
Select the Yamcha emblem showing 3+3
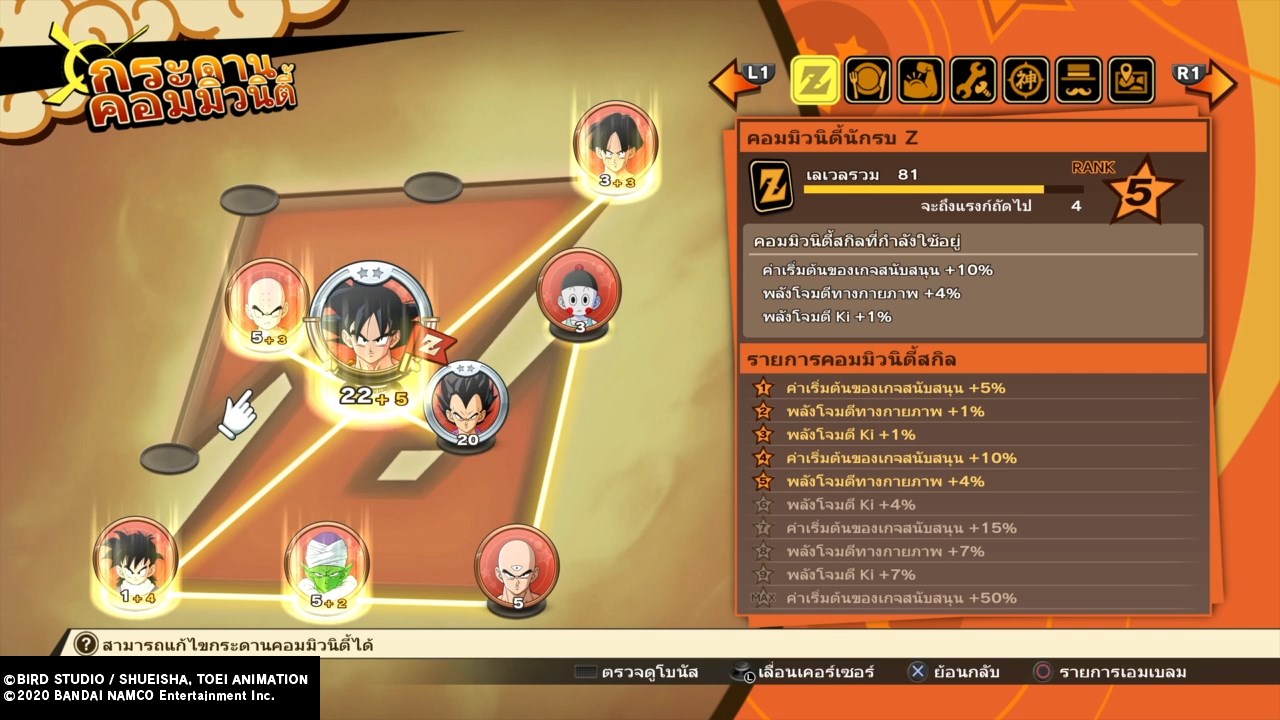click(x=615, y=144)
